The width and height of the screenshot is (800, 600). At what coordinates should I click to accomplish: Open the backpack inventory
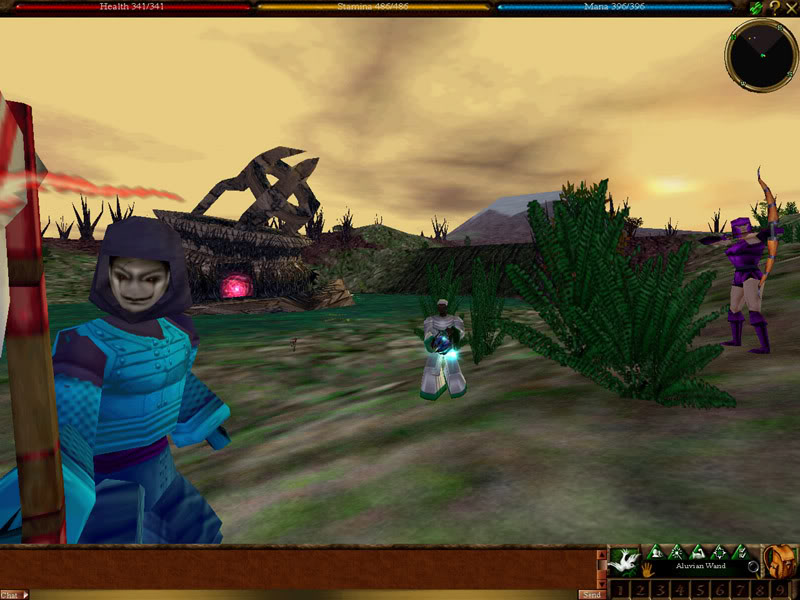[781, 562]
